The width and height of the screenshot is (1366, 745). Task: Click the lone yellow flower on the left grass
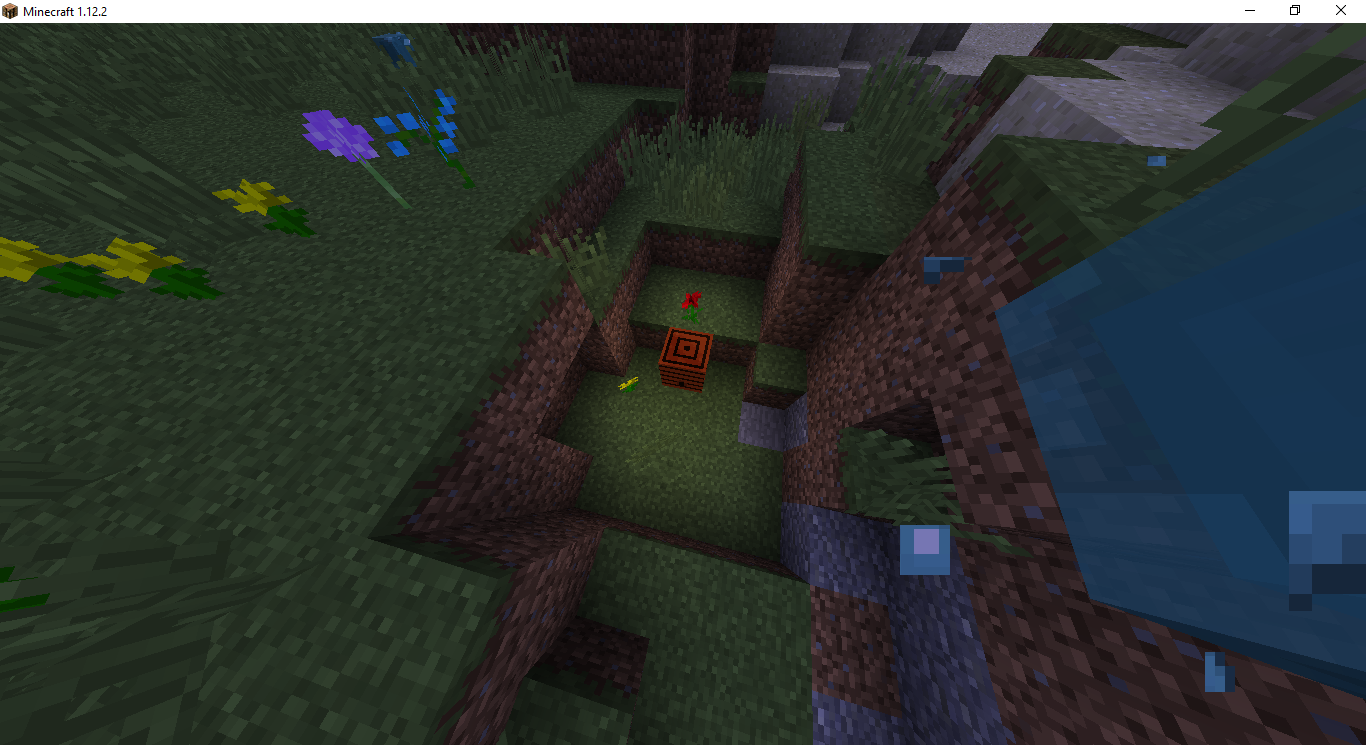point(250,200)
